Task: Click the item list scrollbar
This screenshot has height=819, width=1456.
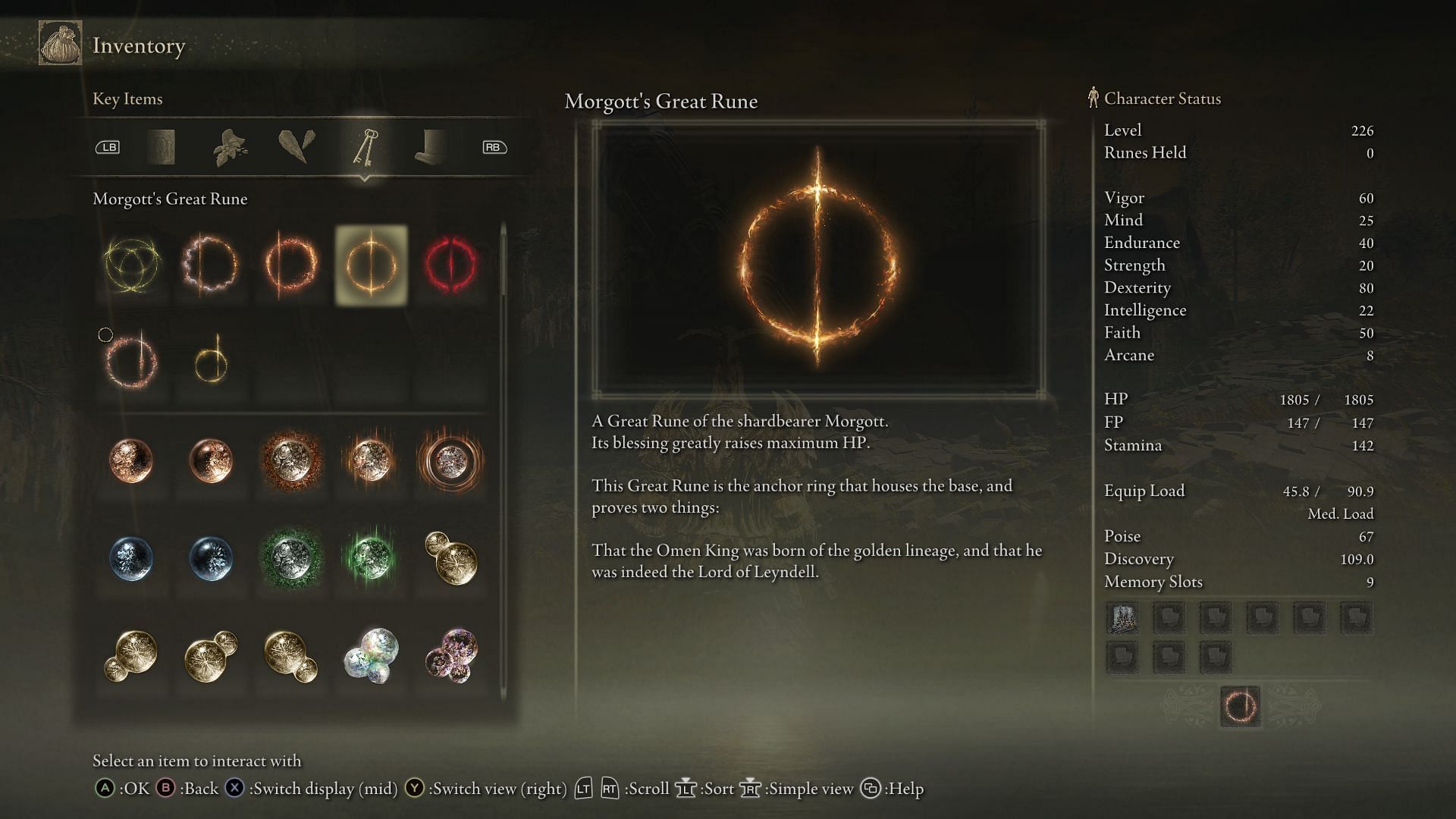Action: click(504, 262)
